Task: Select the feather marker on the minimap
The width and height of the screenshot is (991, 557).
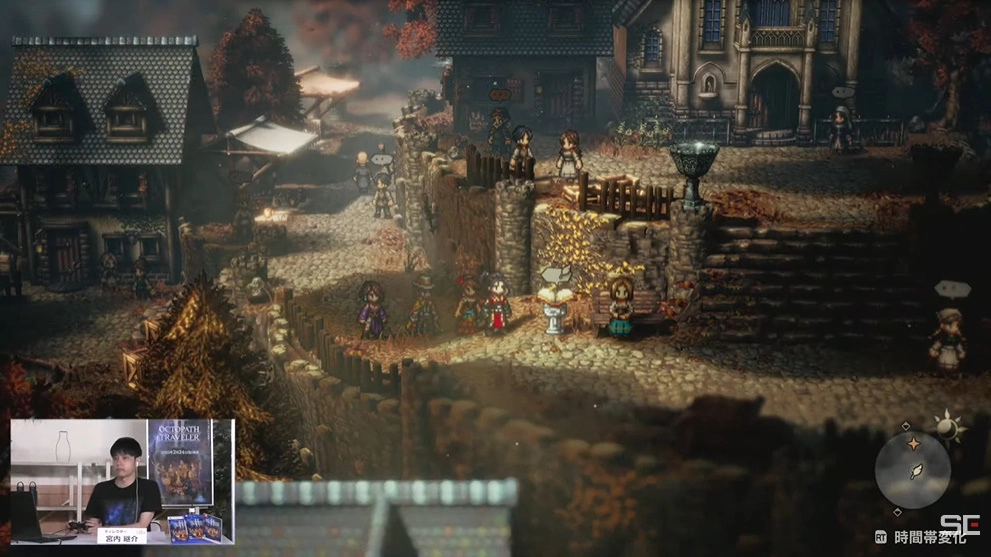Action: coord(915,472)
